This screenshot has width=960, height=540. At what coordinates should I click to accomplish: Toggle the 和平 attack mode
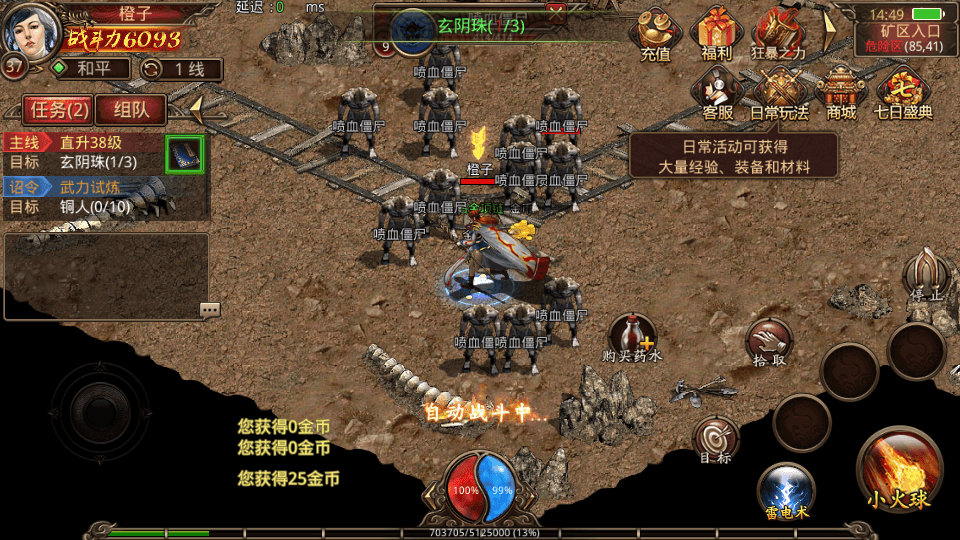coord(90,69)
